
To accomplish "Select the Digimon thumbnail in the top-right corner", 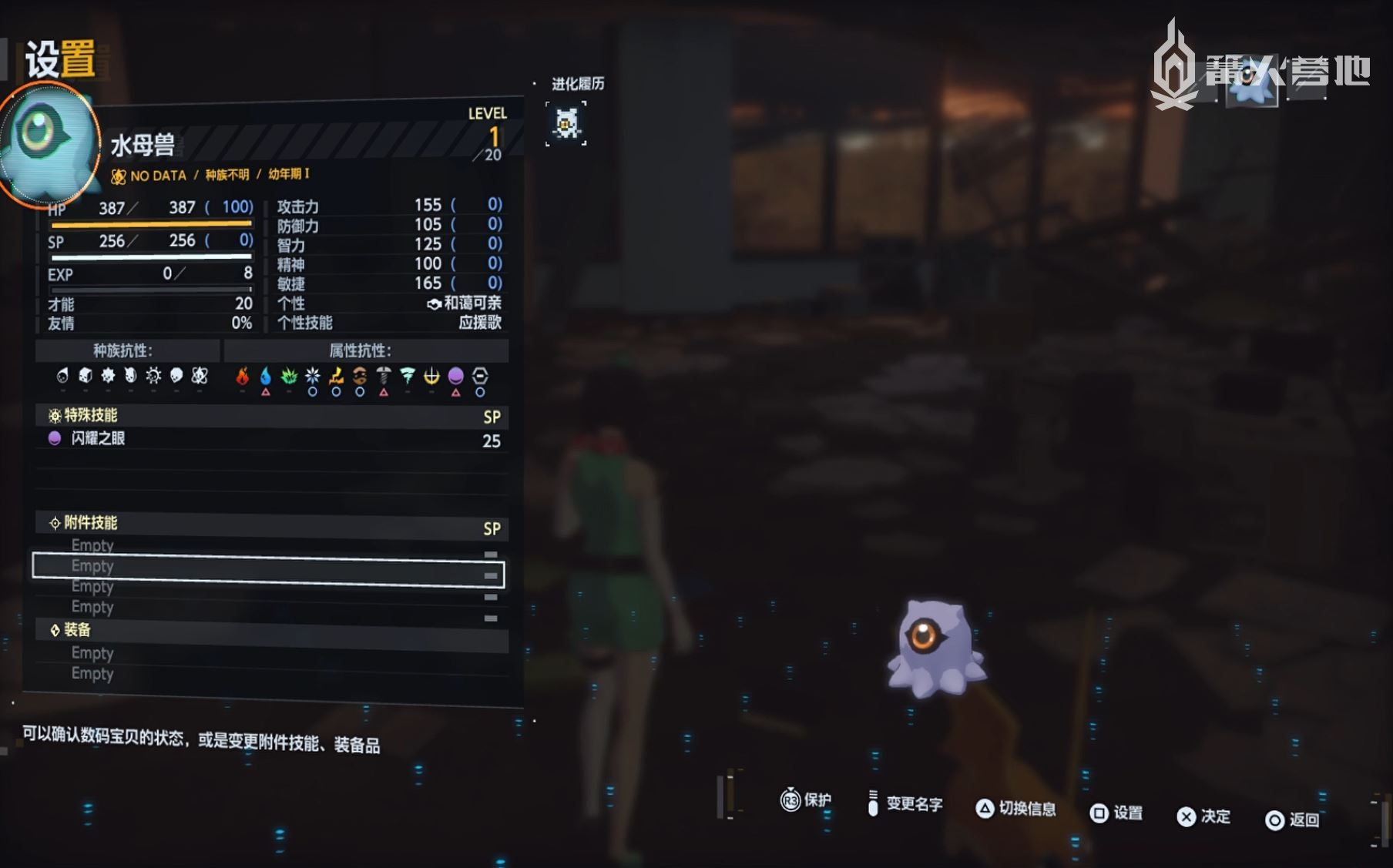I will click(1251, 82).
